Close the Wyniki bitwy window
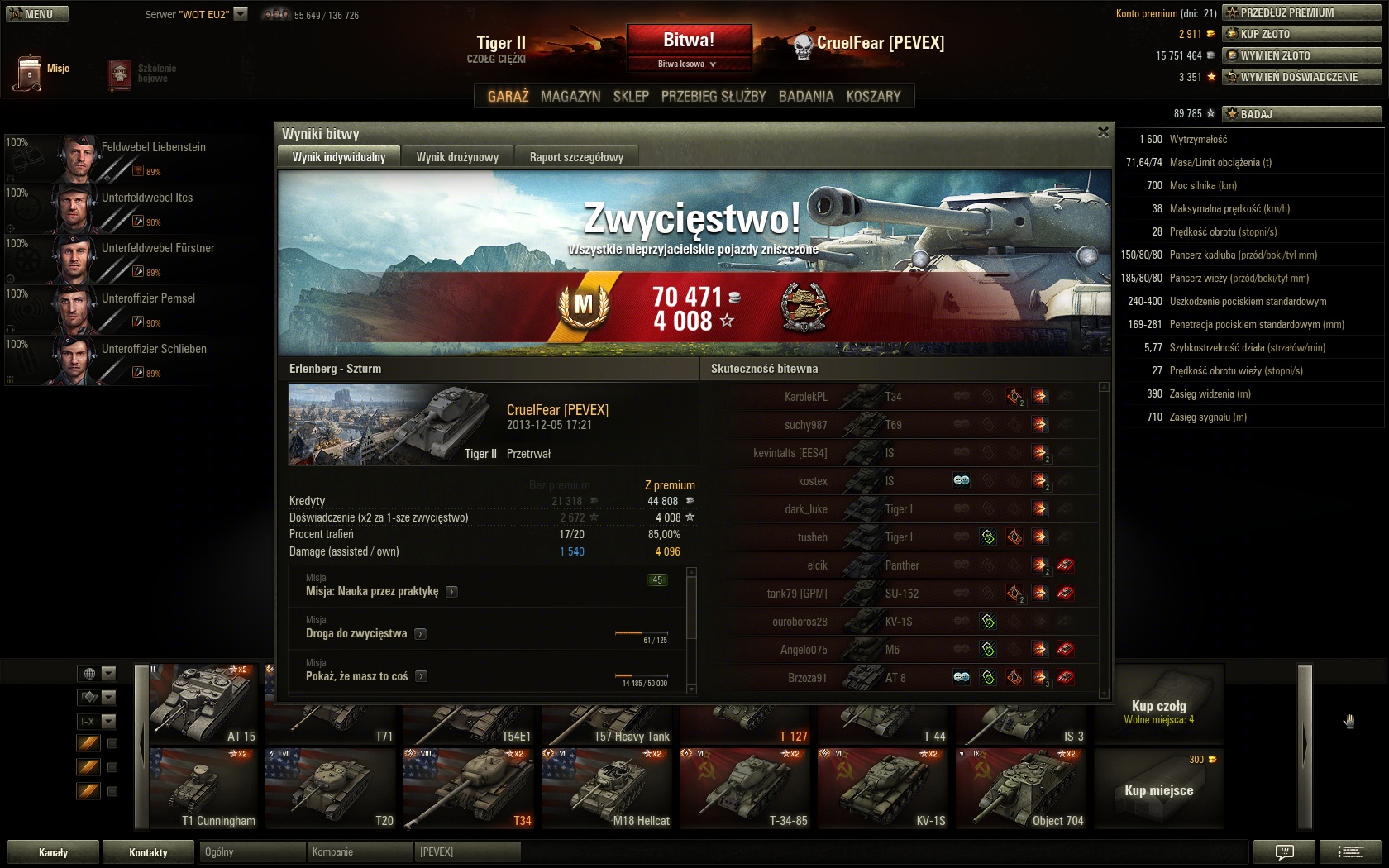Image resolution: width=1389 pixels, height=868 pixels. pyautogui.click(x=1103, y=132)
